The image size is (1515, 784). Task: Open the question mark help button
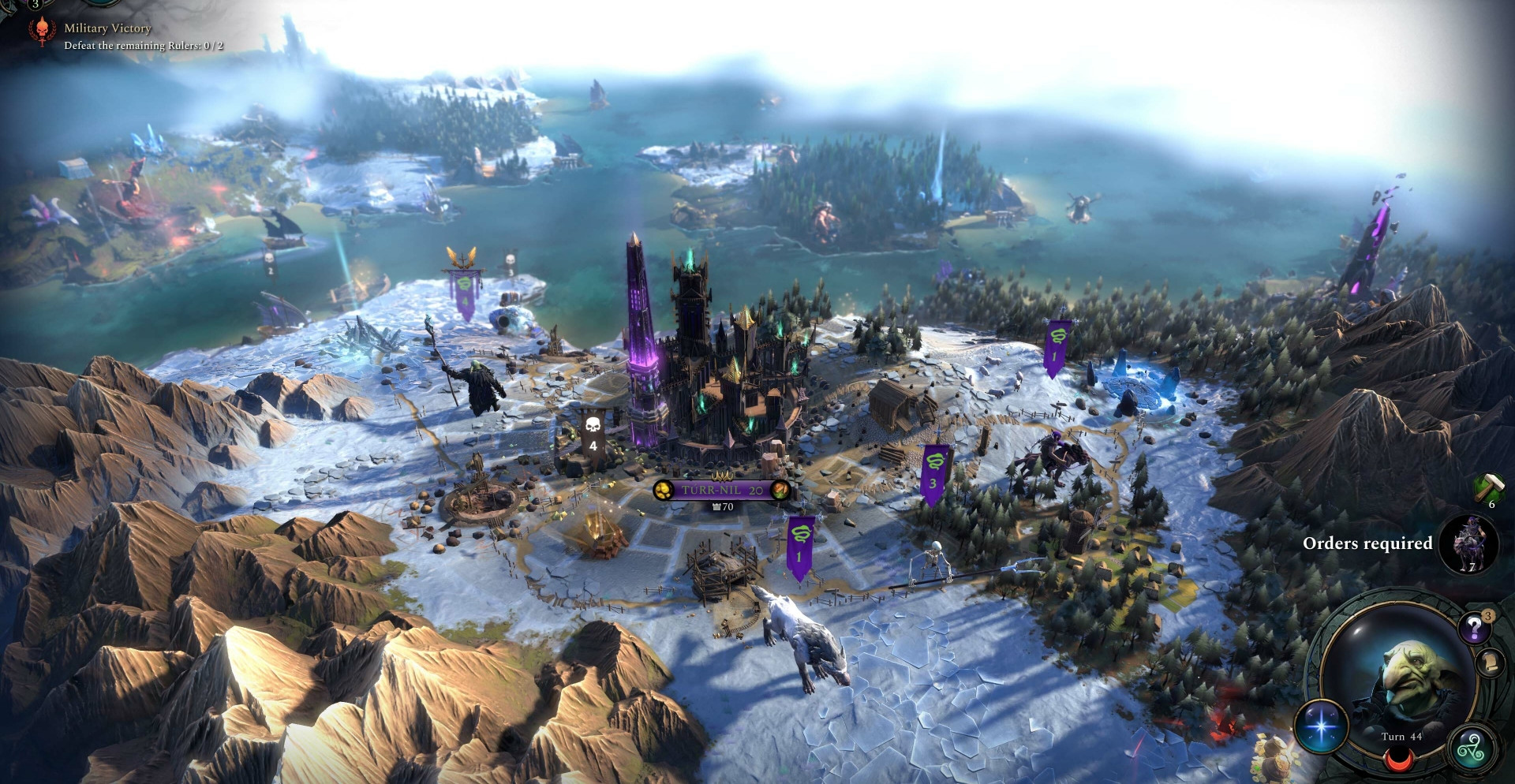[1474, 629]
